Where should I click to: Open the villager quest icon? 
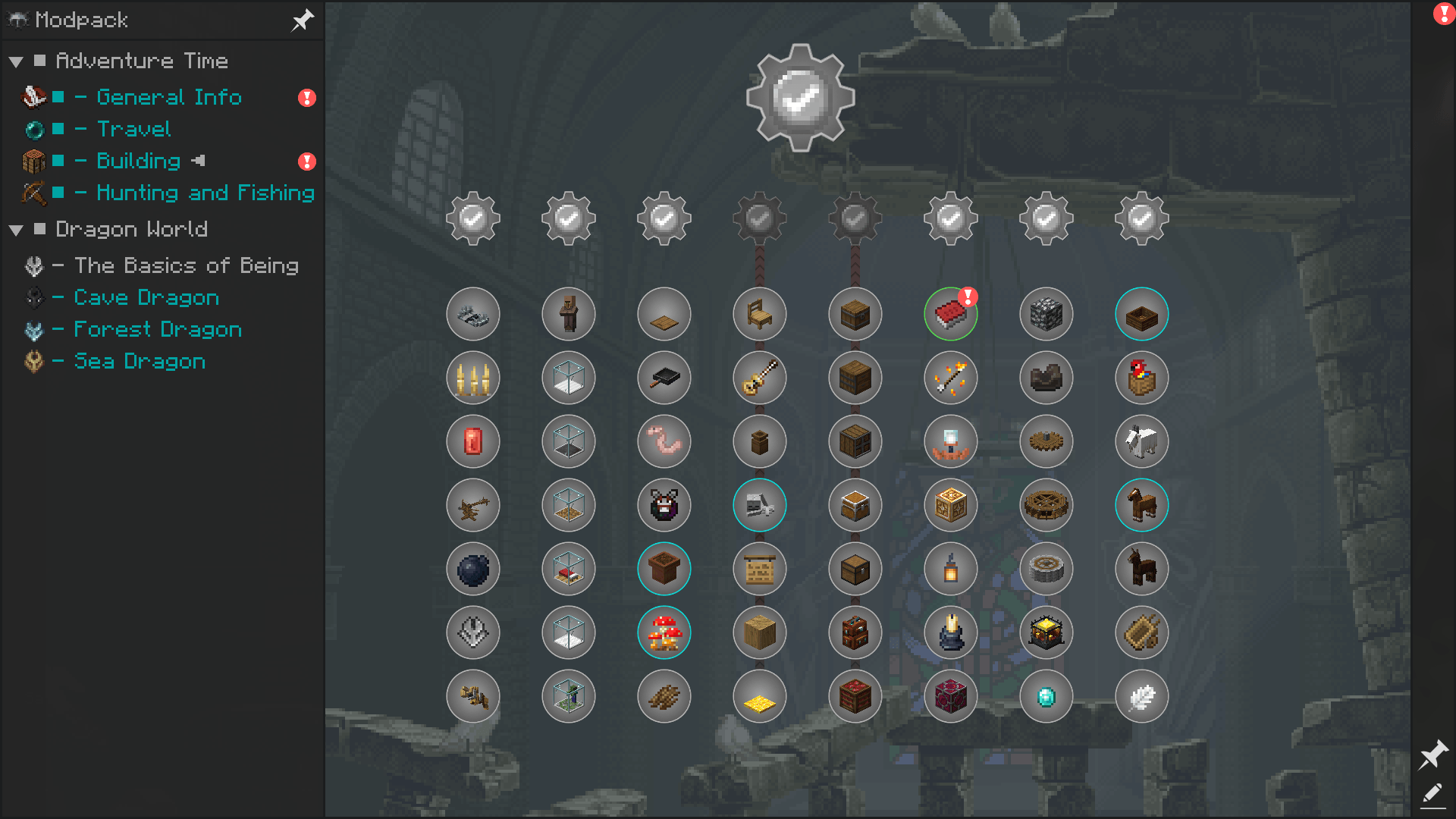[x=568, y=314]
